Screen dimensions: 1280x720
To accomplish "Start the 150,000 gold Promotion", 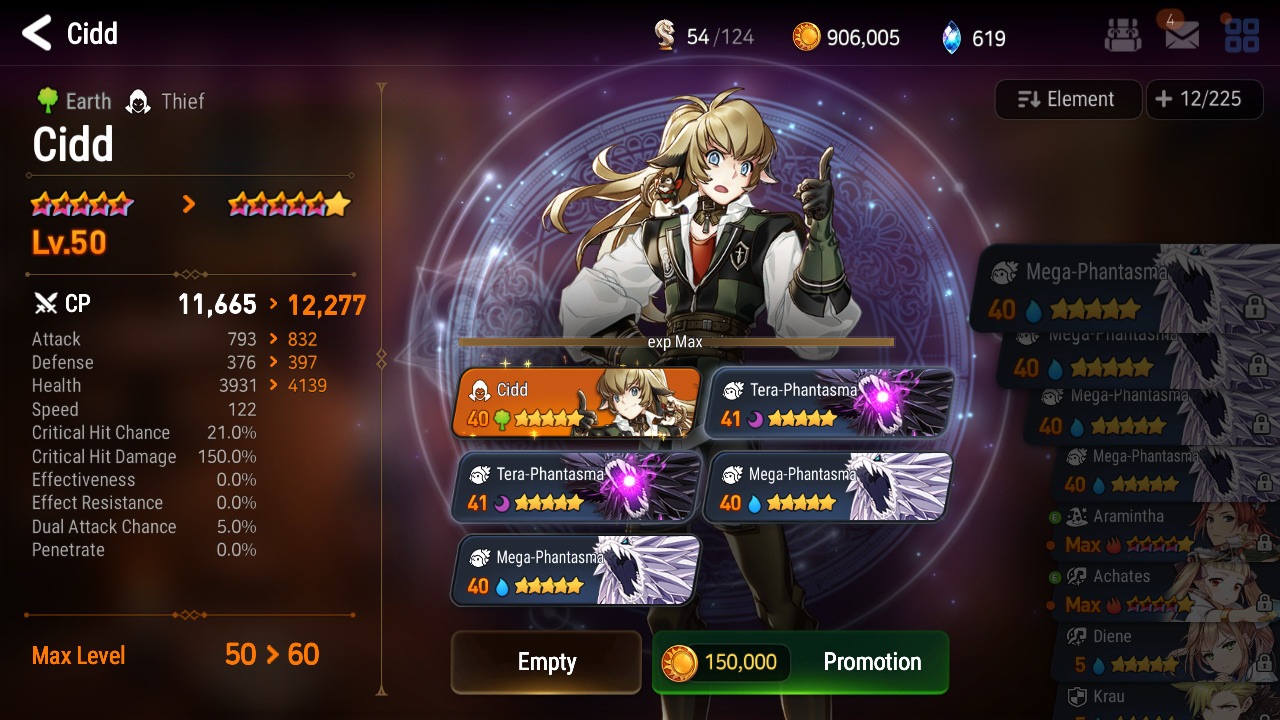I will click(800, 662).
